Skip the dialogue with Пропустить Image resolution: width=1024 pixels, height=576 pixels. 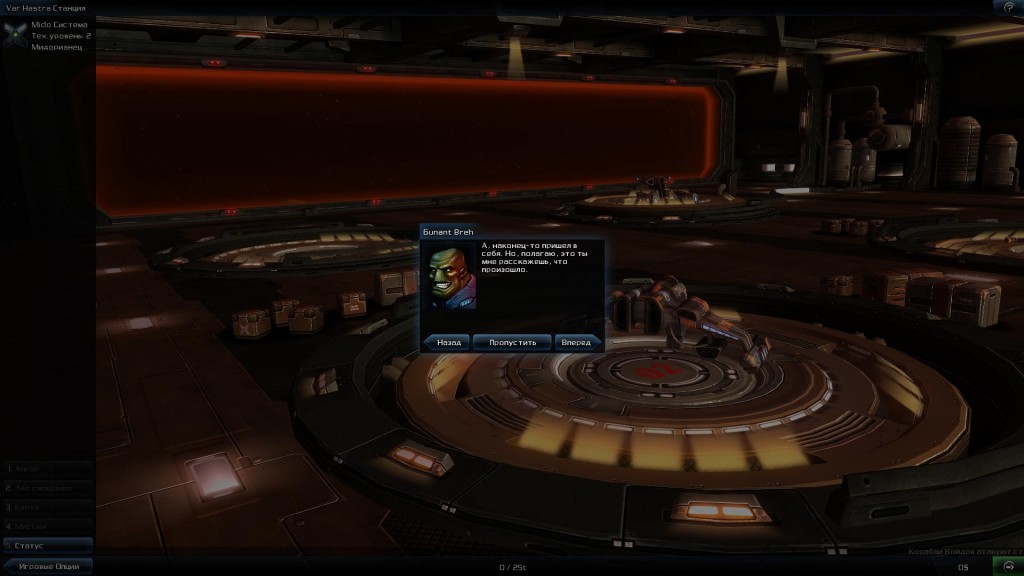[512, 342]
